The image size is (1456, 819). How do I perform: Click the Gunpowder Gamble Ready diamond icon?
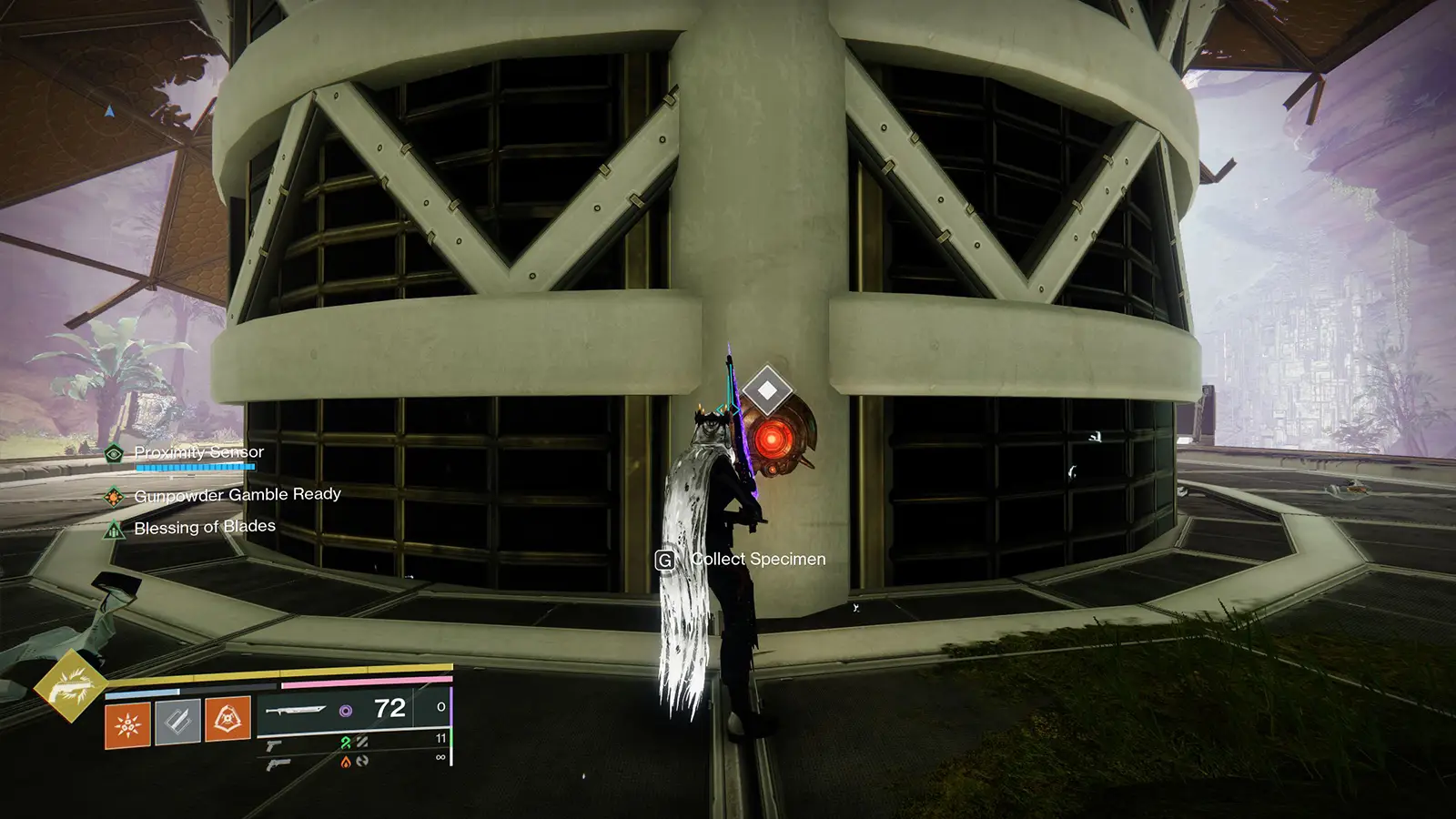[x=113, y=496]
